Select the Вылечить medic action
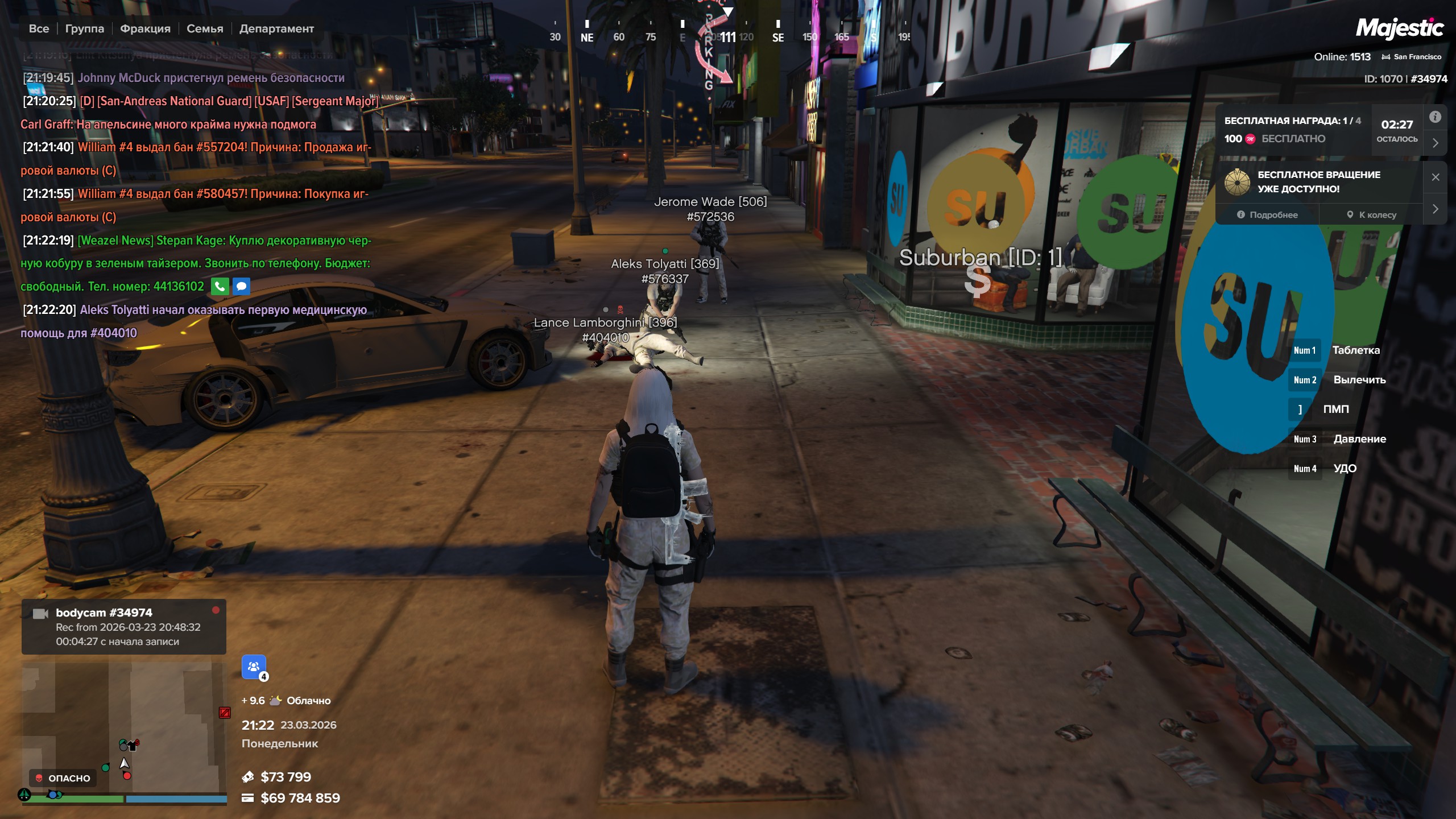This screenshot has width=1456, height=819. pyautogui.click(x=1359, y=380)
